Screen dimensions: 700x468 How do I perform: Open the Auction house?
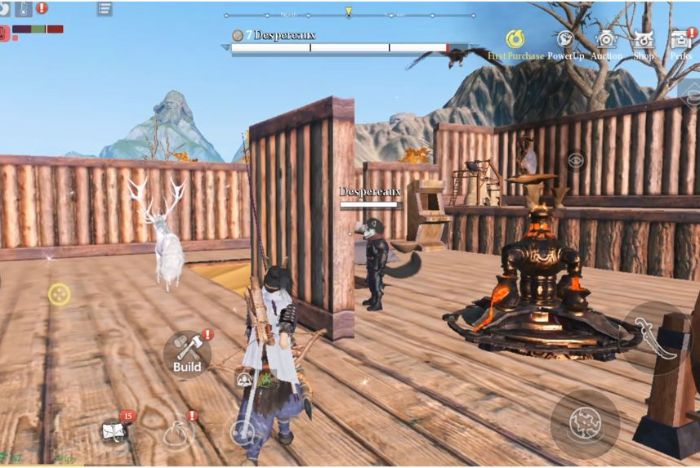[606, 40]
